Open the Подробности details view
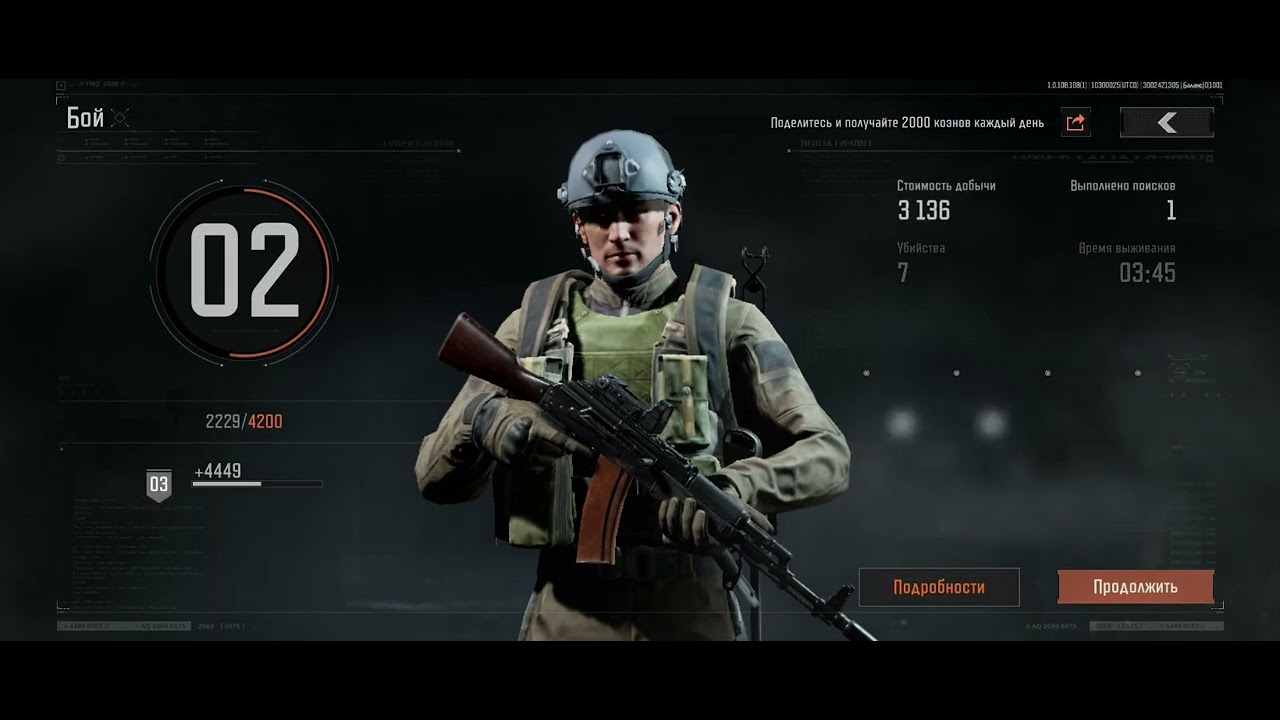 pyautogui.click(x=939, y=587)
